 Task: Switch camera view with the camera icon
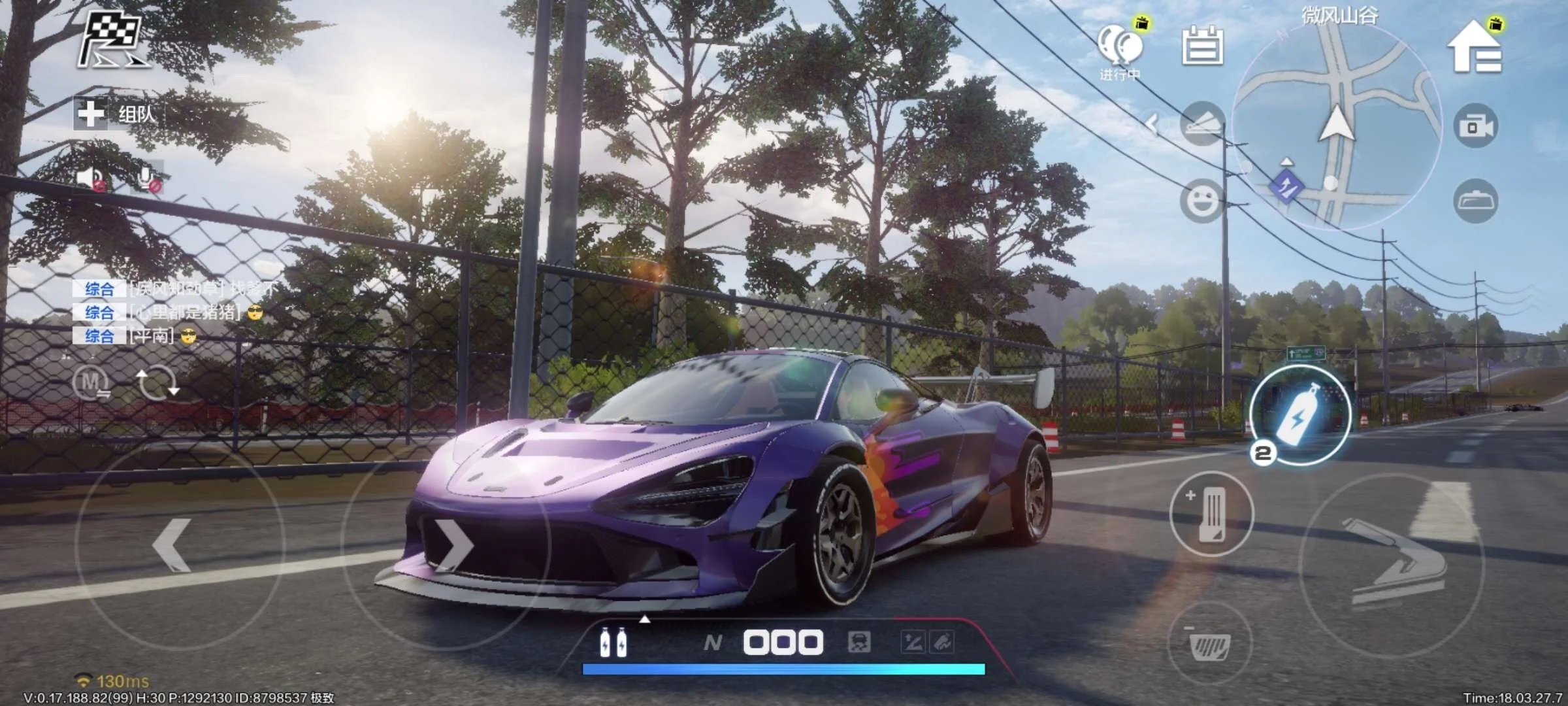click(1476, 126)
